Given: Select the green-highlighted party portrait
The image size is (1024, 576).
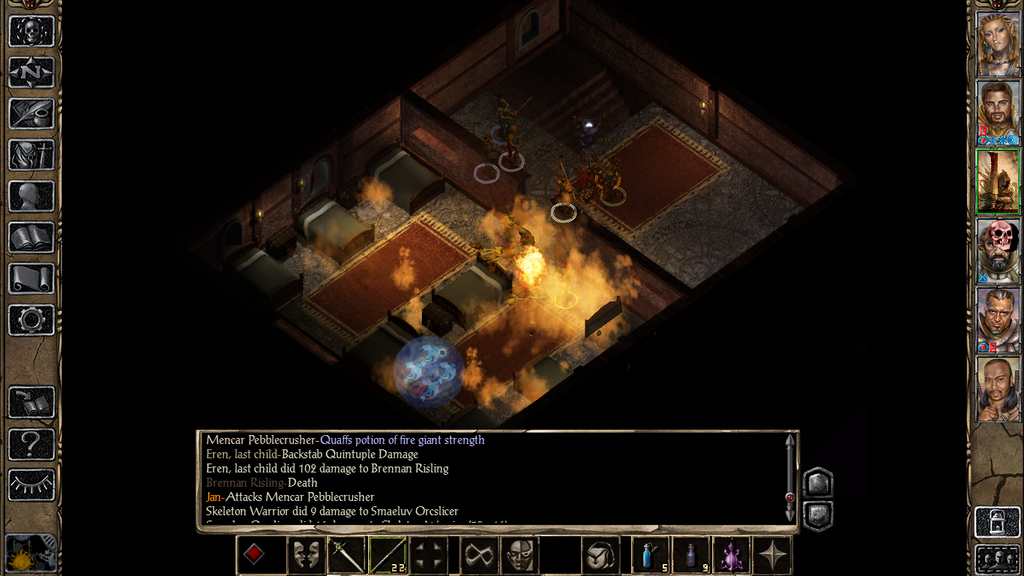Looking at the screenshot, I should [998, 181].
